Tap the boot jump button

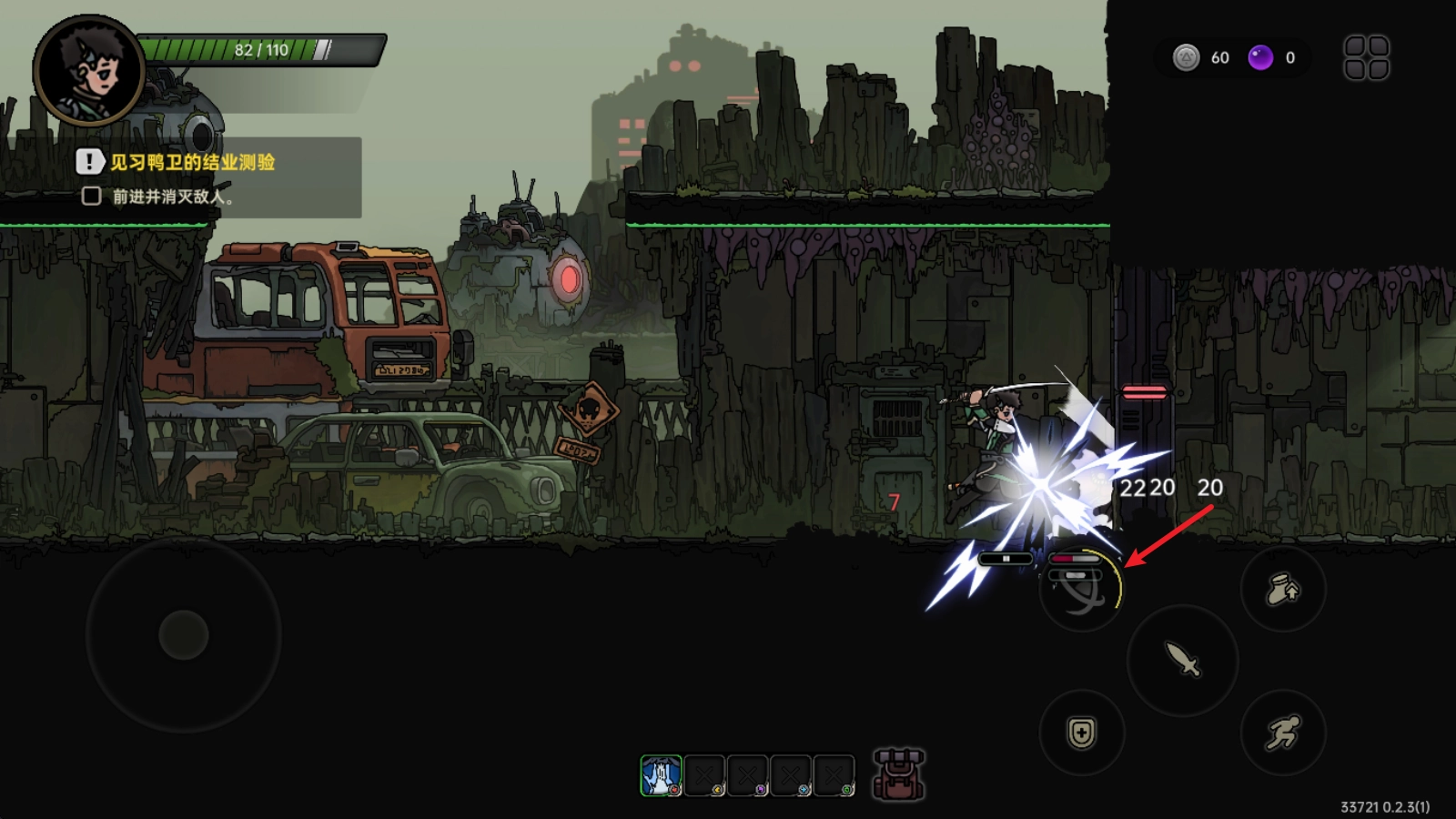(1283, 590)
